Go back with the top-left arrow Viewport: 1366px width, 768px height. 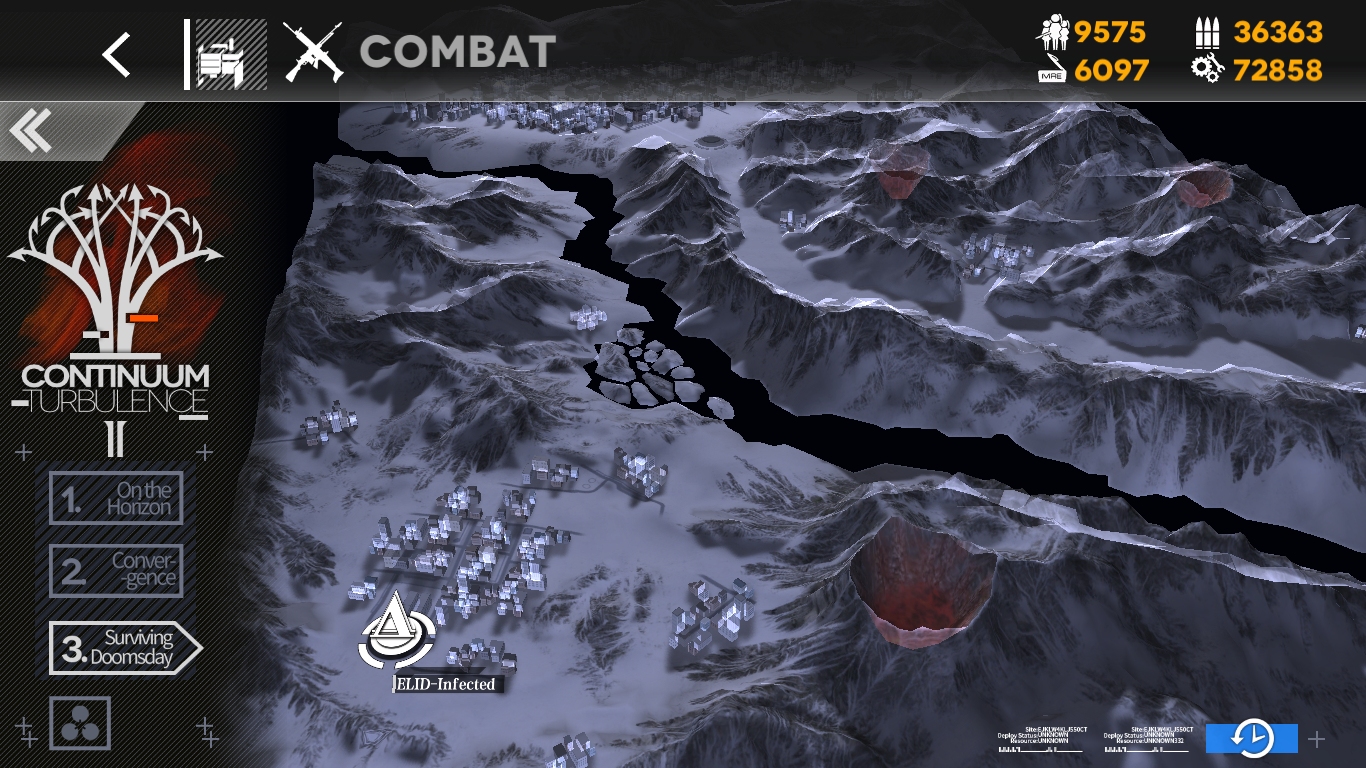[x=117, y=54]
